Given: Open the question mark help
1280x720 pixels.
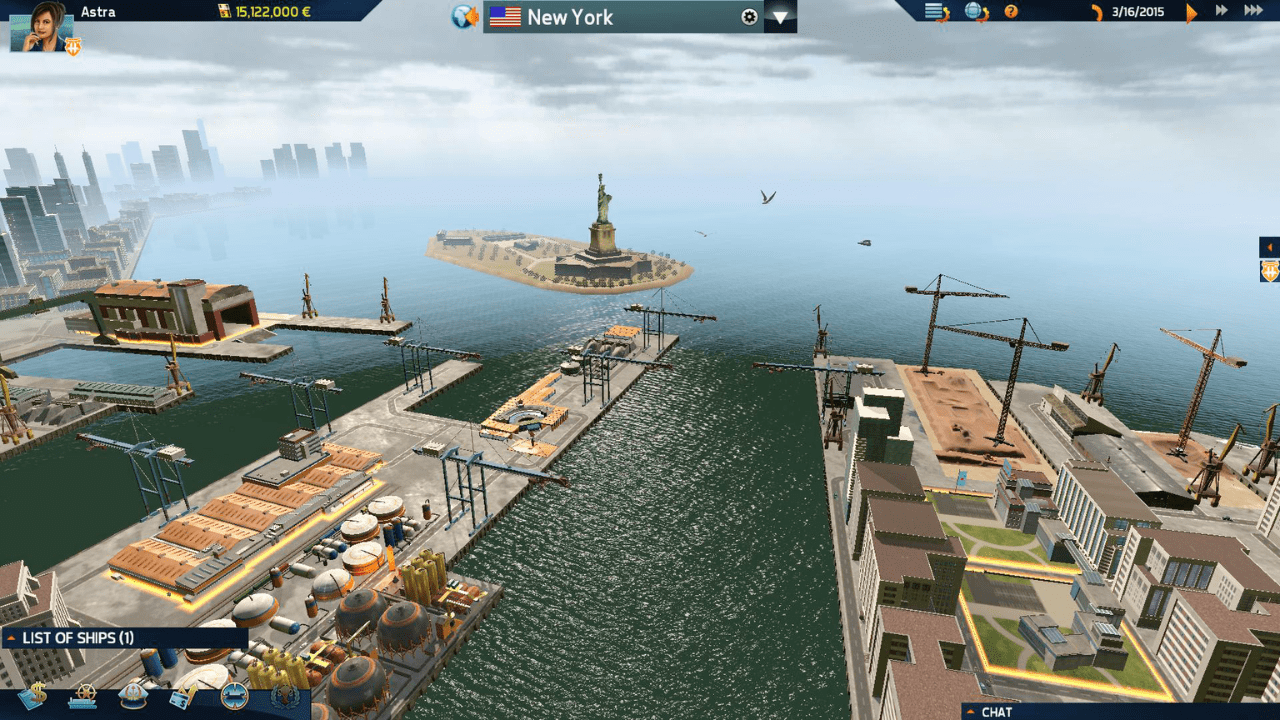Looking at the screenshot, I should point(1011,12).
